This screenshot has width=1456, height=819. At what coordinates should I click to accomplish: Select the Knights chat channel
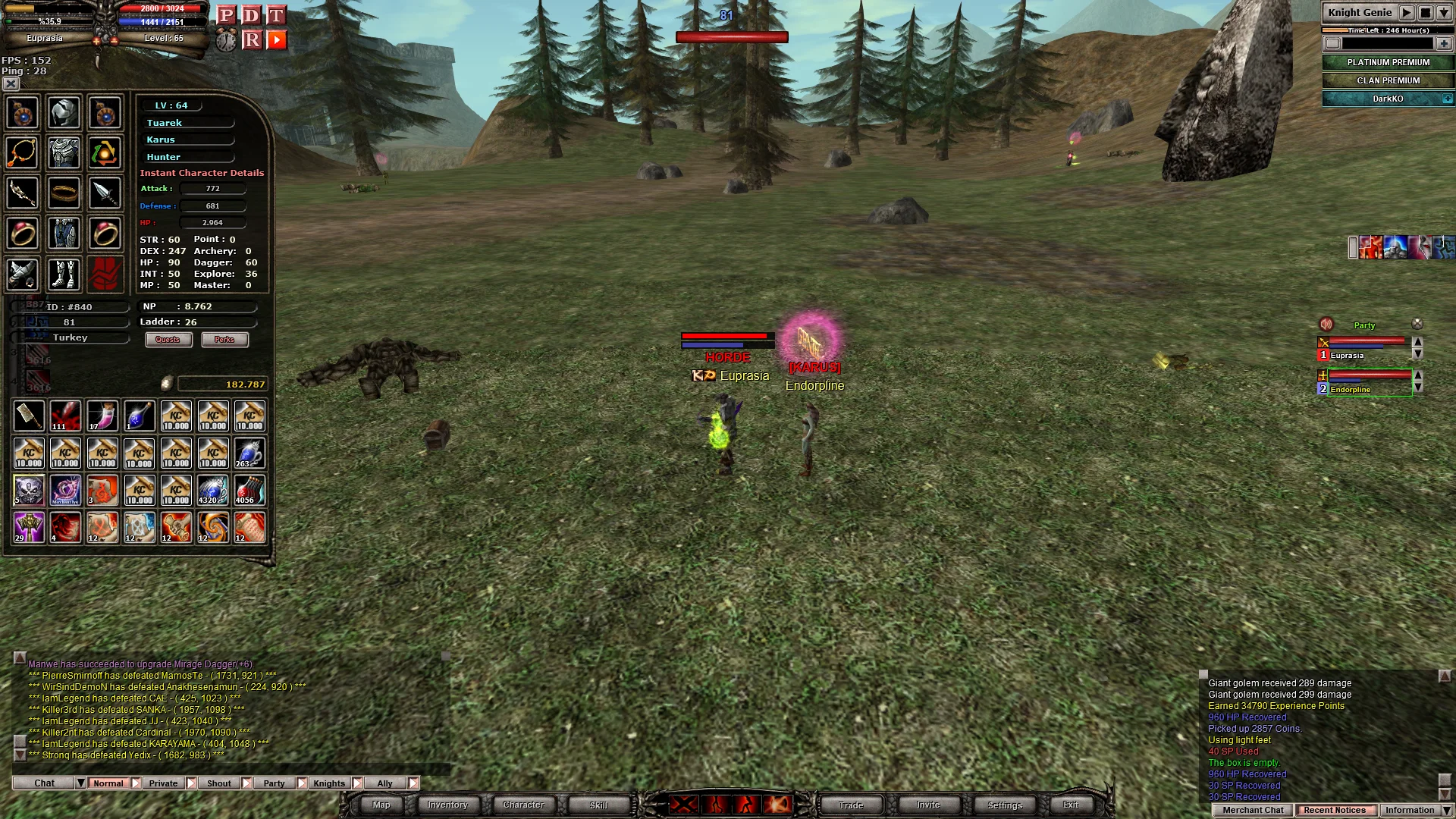[329, 783]
